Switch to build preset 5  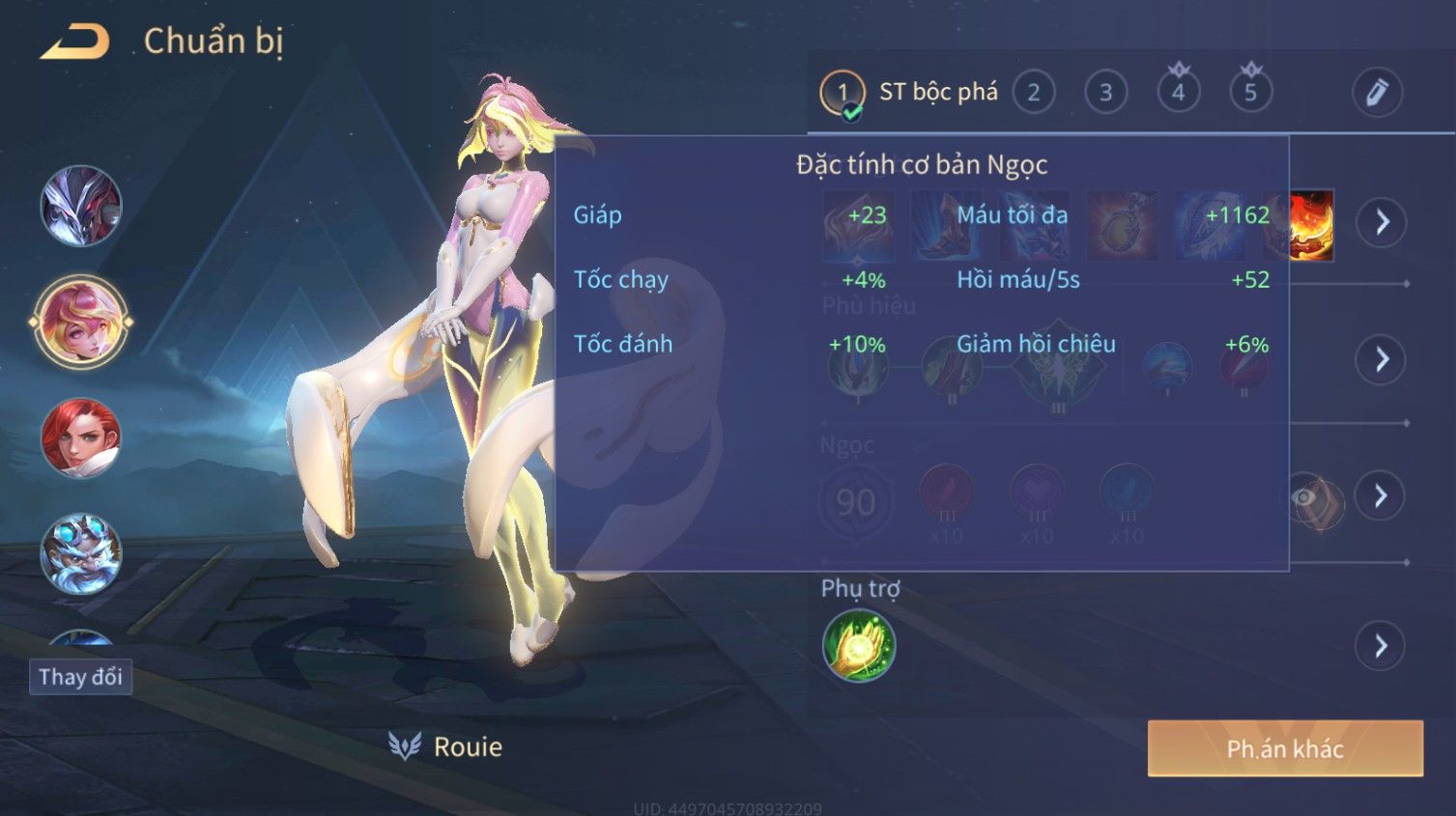click(x=1250, y=93)
